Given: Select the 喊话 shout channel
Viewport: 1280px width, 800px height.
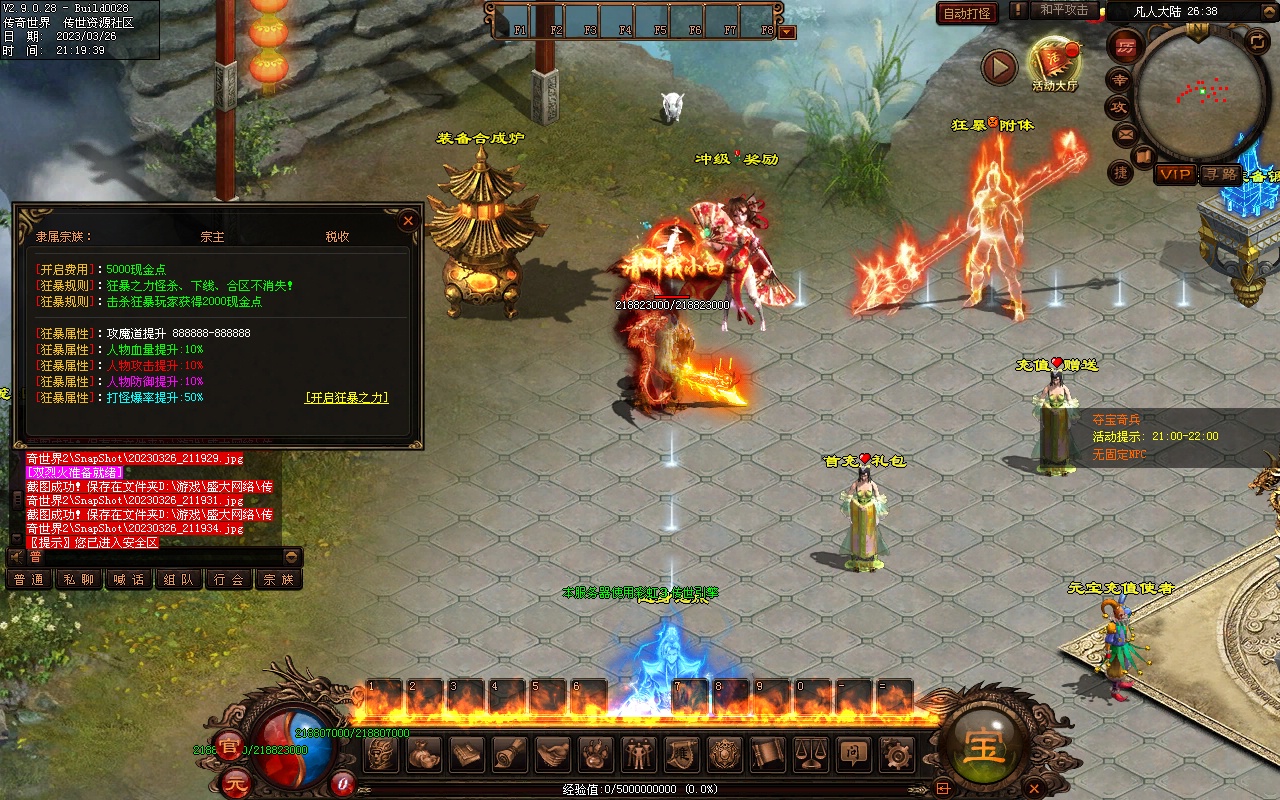Looking at the screenshot, I should 129,579.
